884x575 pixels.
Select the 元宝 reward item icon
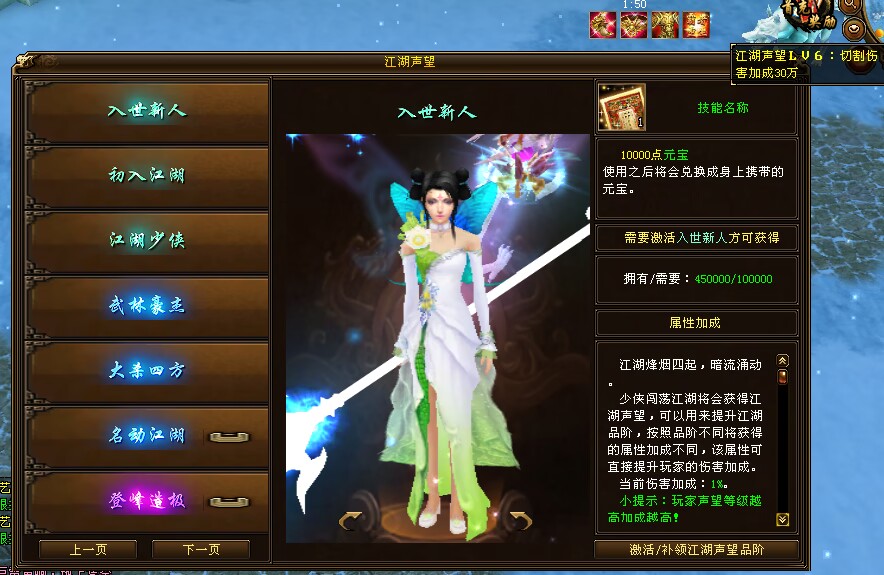[621, 107]
